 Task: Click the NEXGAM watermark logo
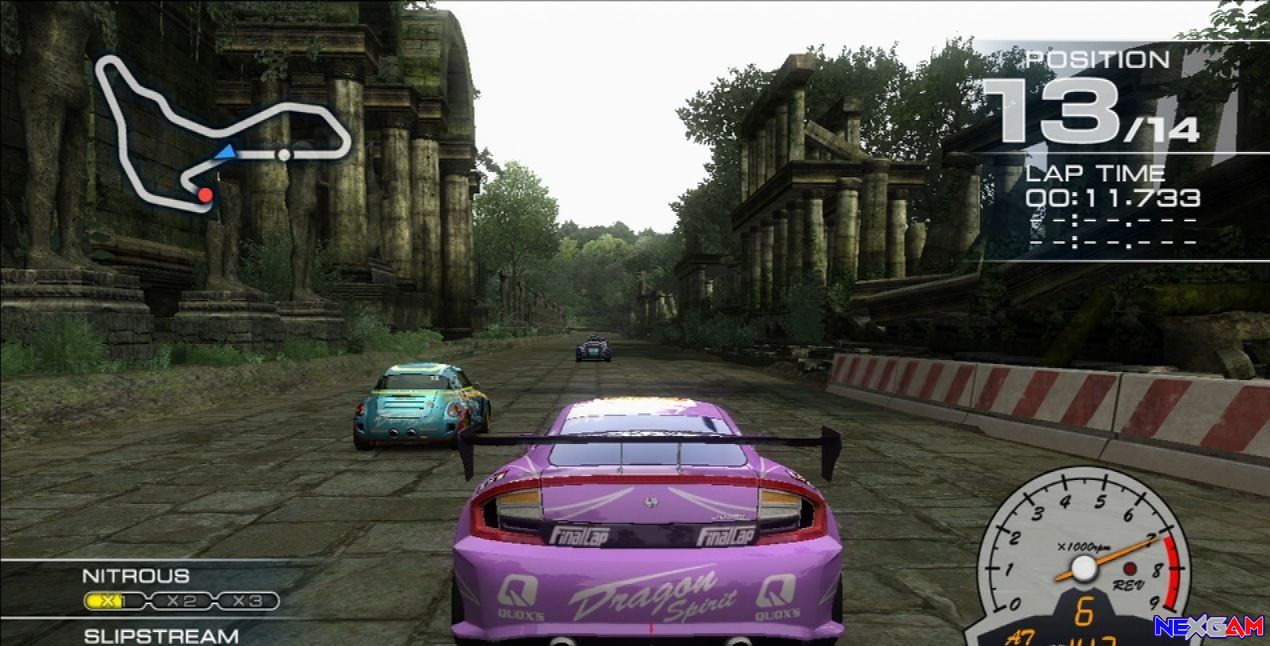pos(1208,626)
